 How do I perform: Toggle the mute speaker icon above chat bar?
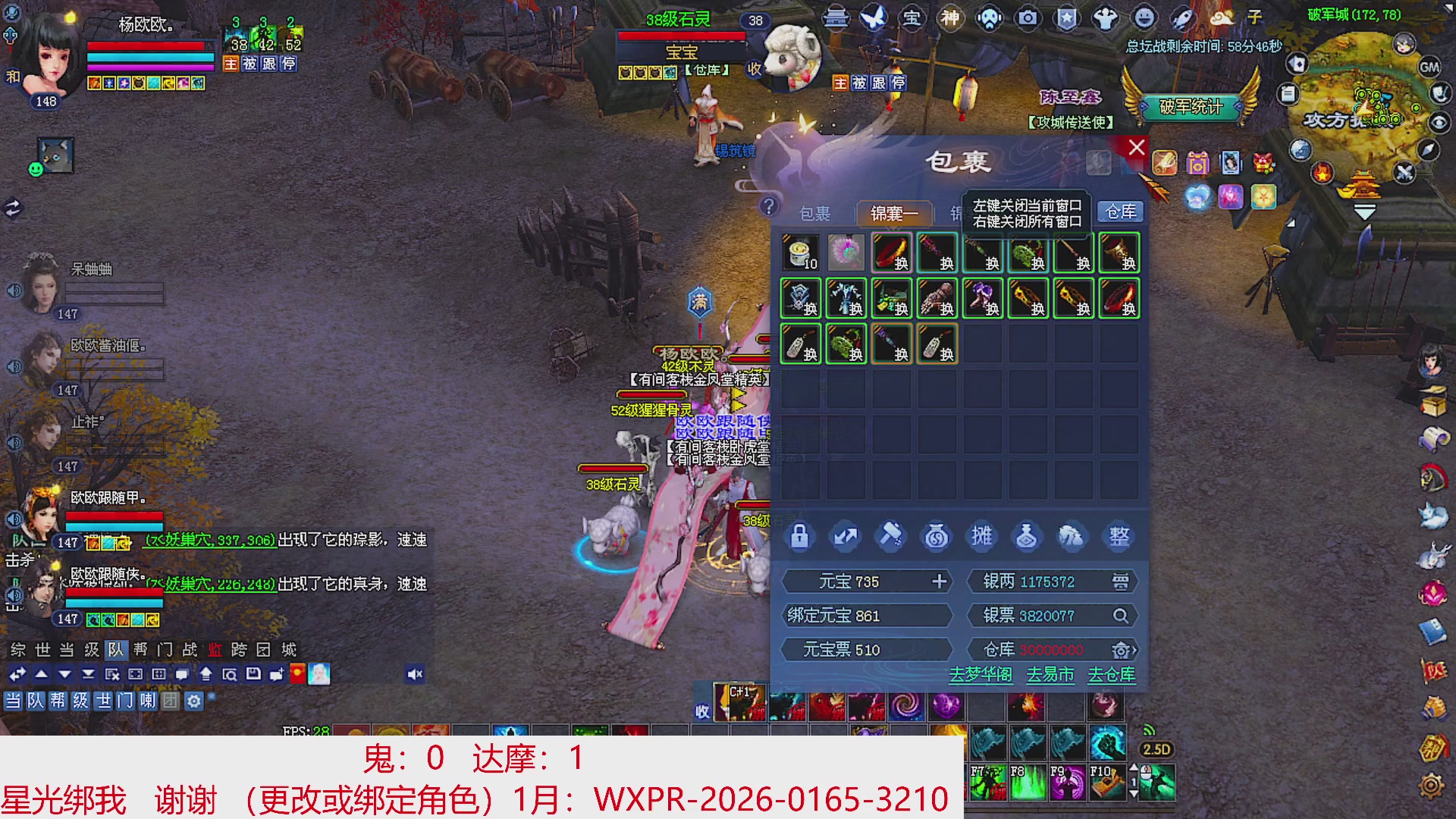pos(414,672)
